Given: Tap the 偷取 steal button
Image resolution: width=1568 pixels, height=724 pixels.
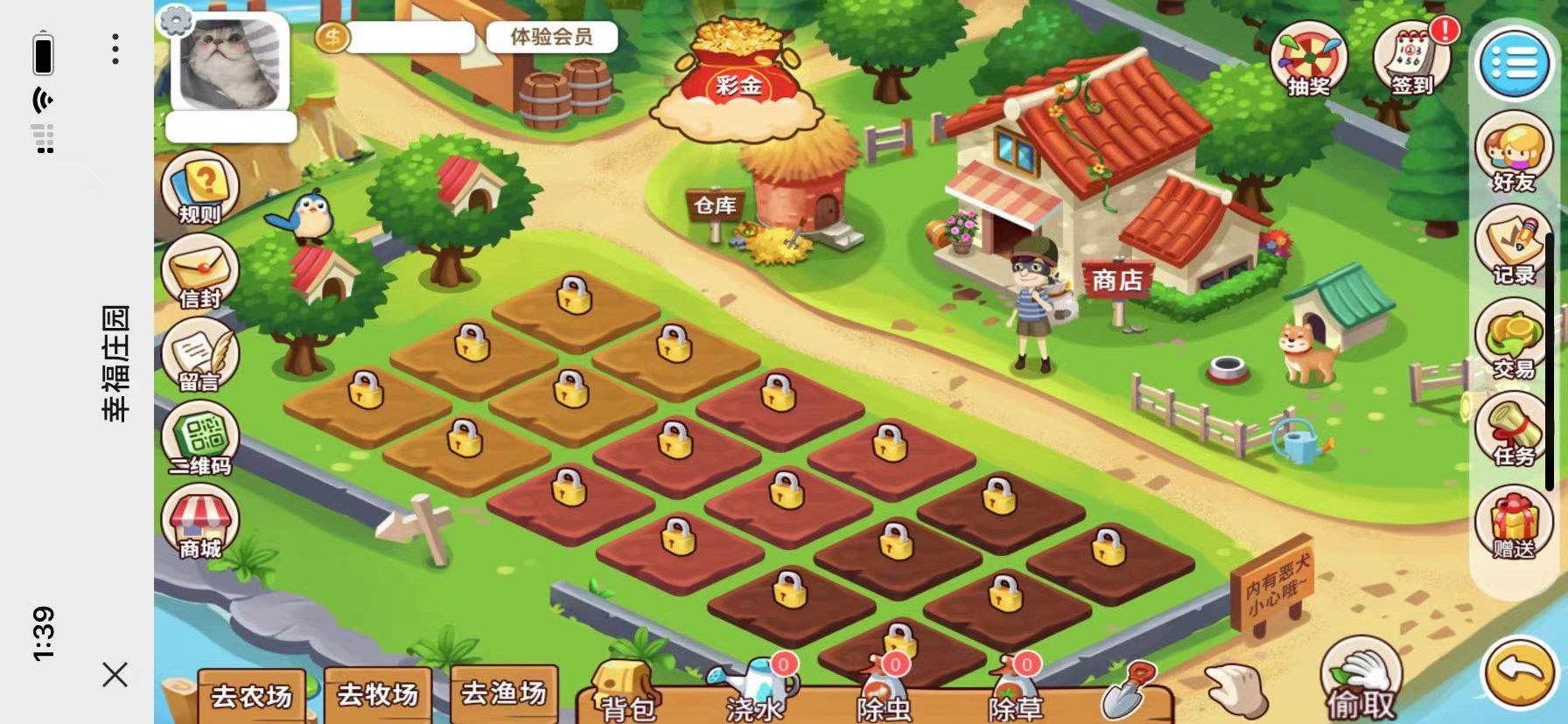Looking at the screenshot, I should (x=1361, y=684).
